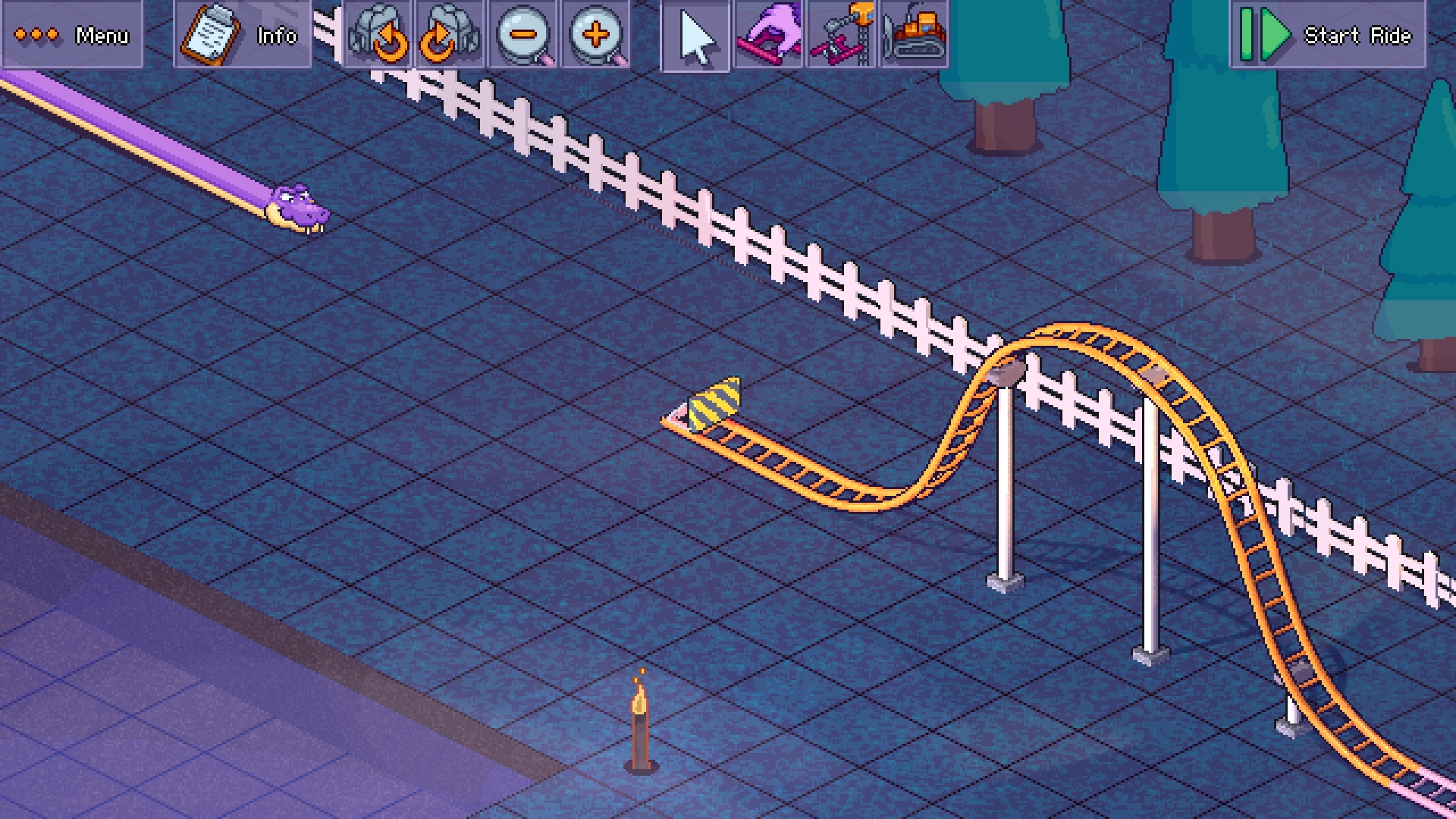Rotate the view counter-clockwise
Viewport: 1456px width, 819px height.
[378, 35]
